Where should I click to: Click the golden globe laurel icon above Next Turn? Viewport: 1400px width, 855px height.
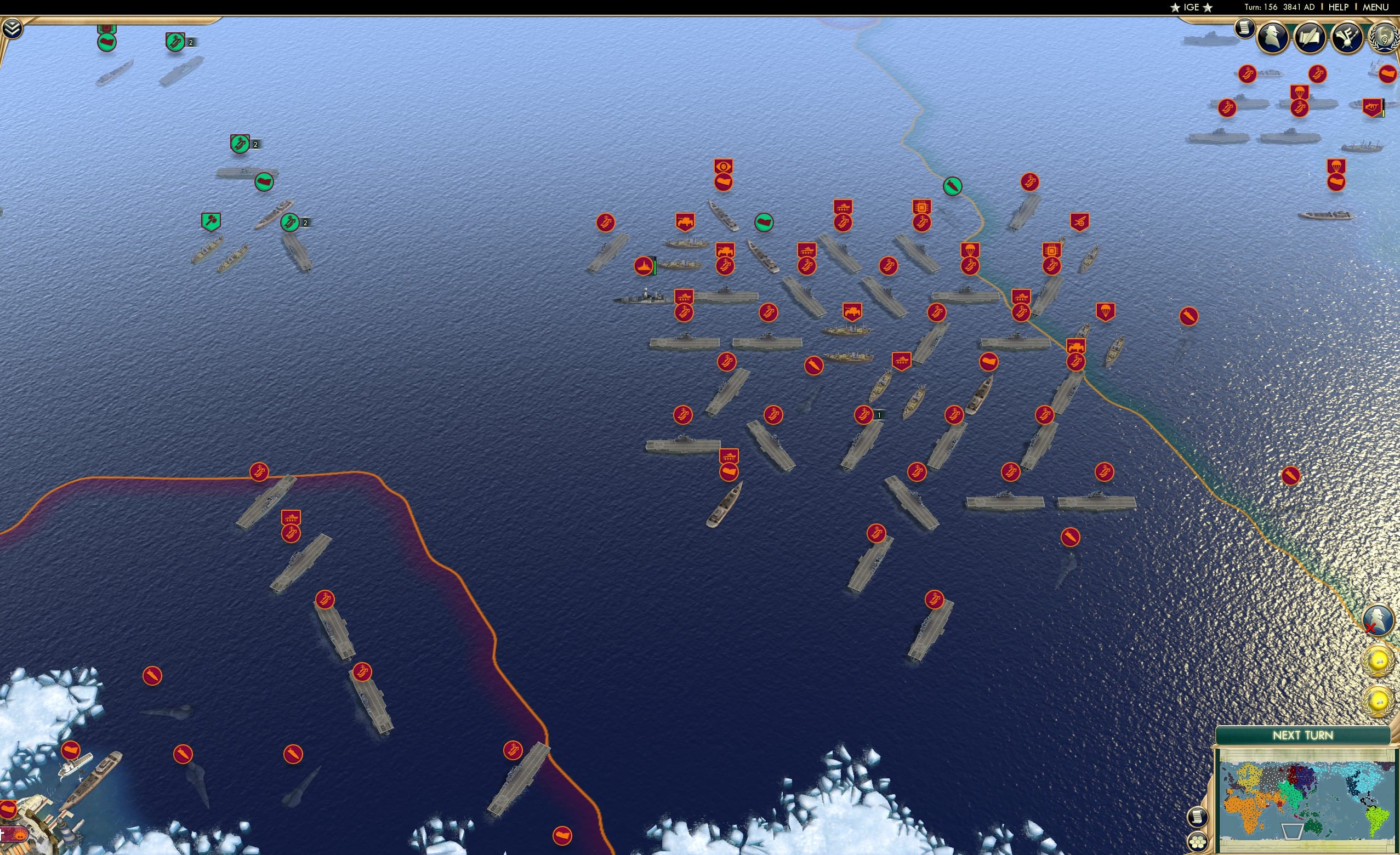coord(1379,700)
